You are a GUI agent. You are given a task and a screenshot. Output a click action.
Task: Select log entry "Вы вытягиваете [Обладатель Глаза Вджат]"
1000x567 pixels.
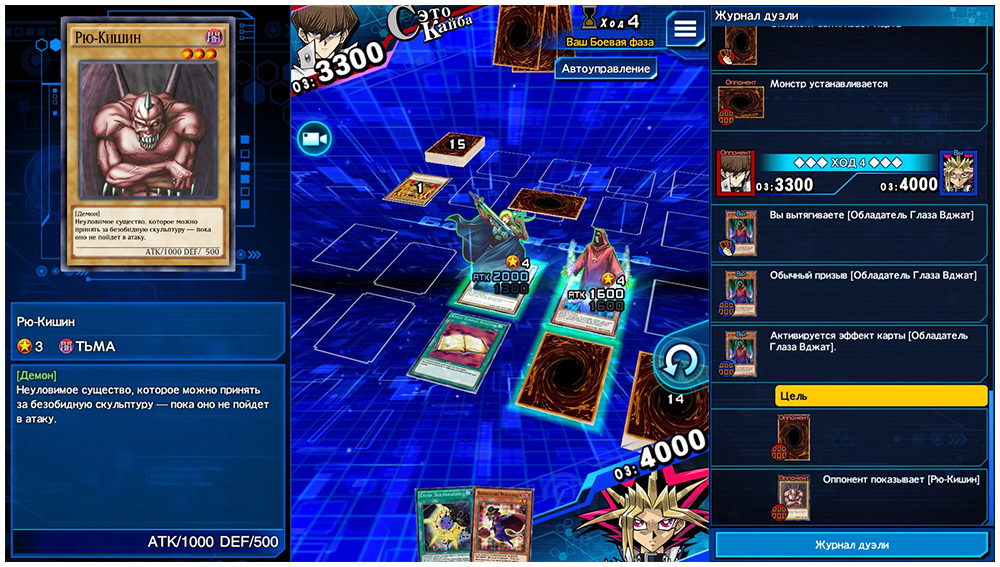click(849, 231)
